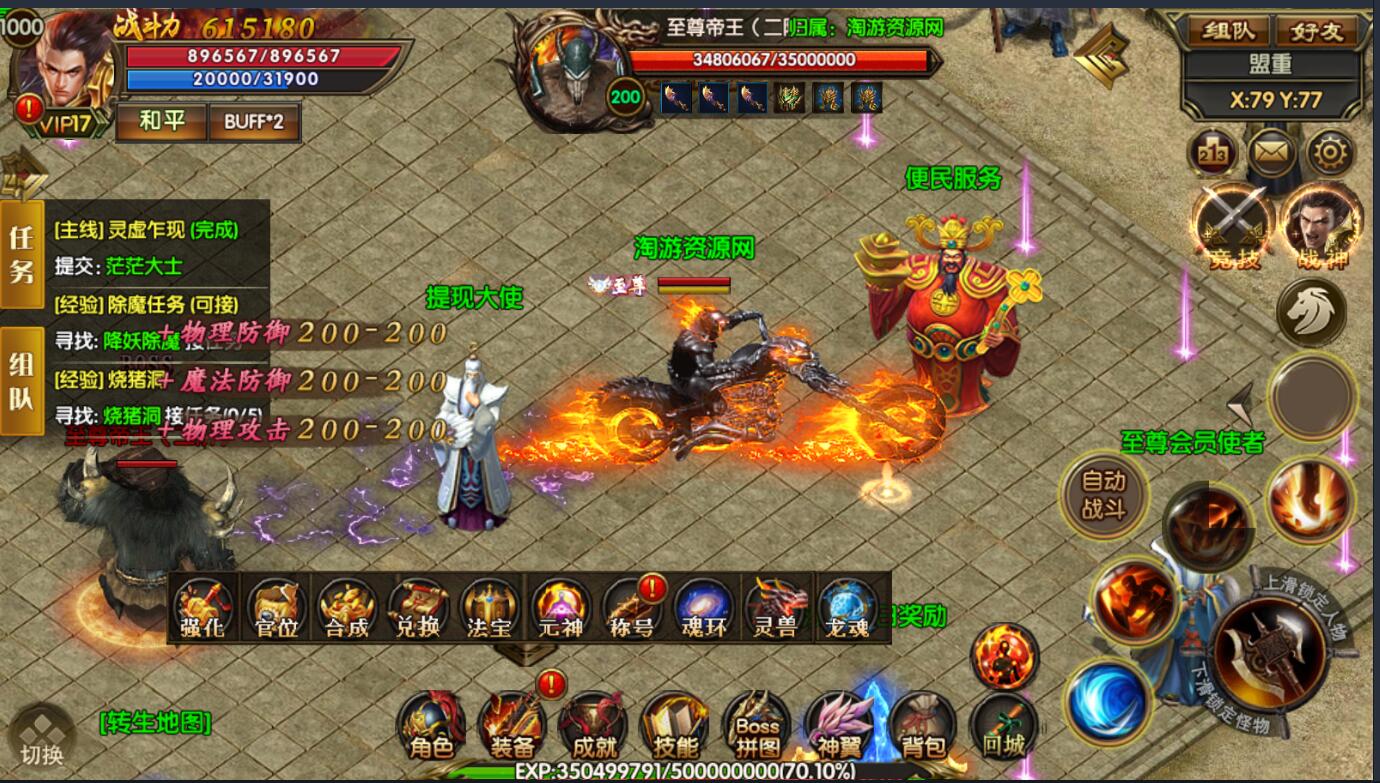Show the 灵兽 spirit beast panel
The image size is (1380, 783).
(x=776, y=608)
